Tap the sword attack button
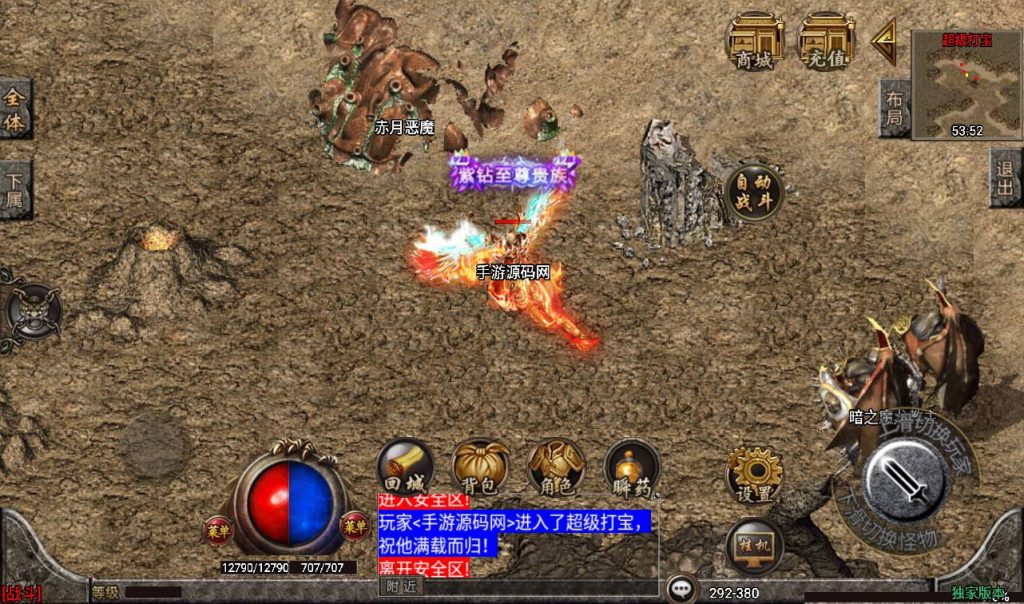This screenshot has height=604, width=1024. pos(905,482)
